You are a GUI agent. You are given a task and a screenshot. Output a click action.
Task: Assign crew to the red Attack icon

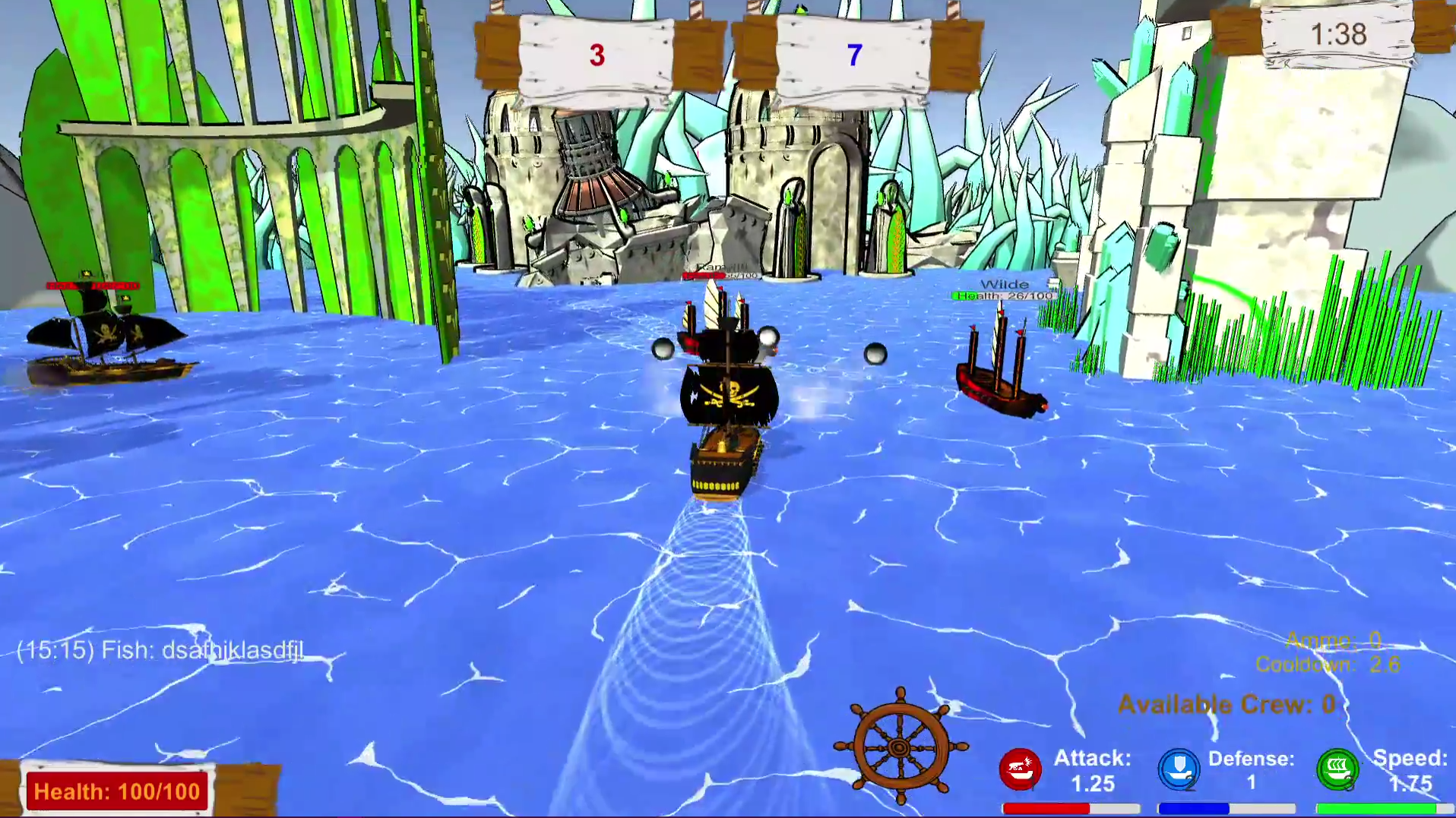pyautogui.click(x=1019, y=769)
